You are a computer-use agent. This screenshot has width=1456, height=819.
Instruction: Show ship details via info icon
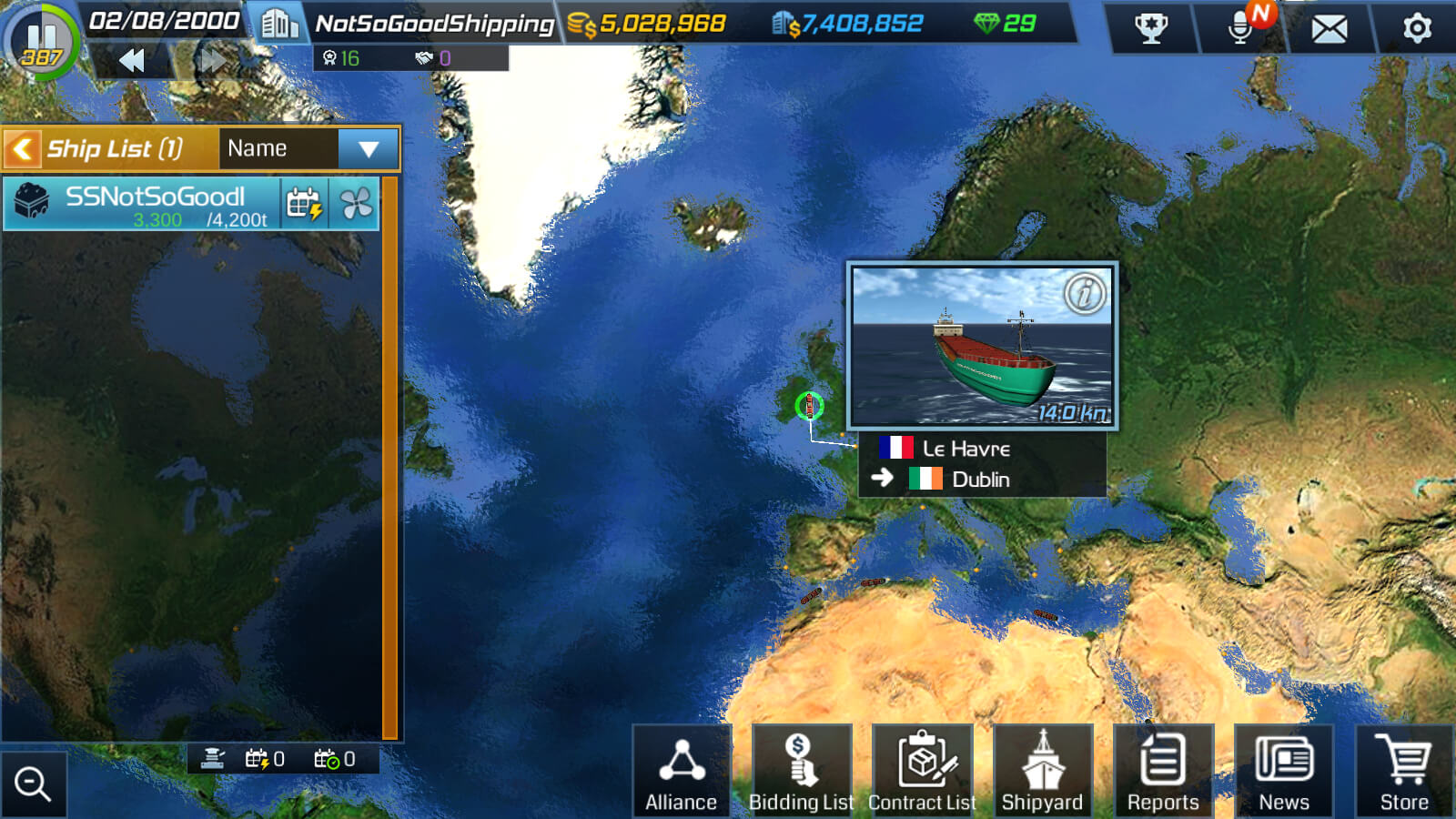pos(1084,294)
